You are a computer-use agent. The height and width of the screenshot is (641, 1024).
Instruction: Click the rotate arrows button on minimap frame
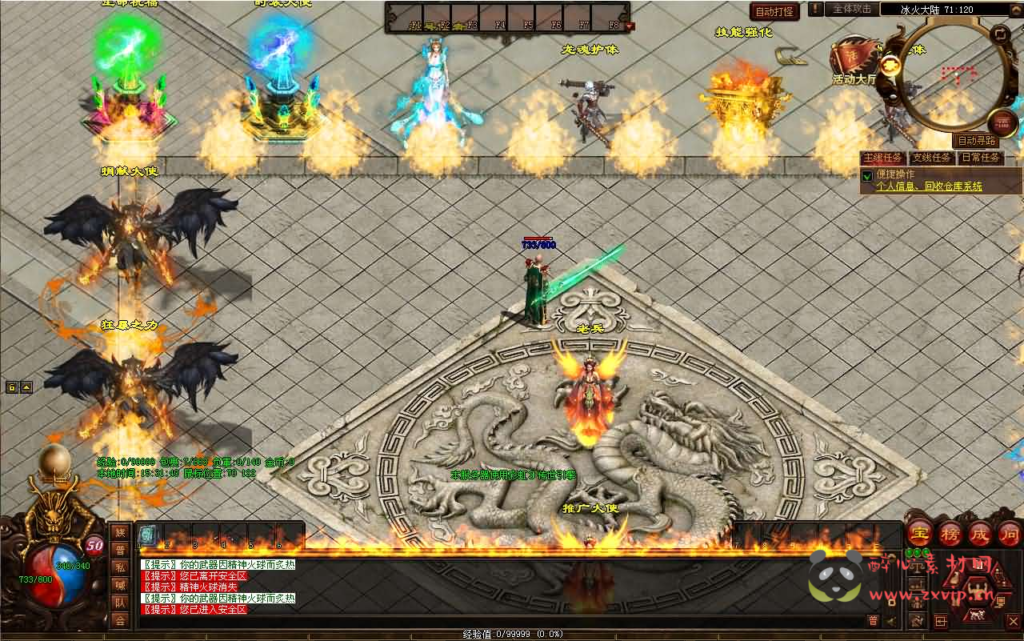998,32
